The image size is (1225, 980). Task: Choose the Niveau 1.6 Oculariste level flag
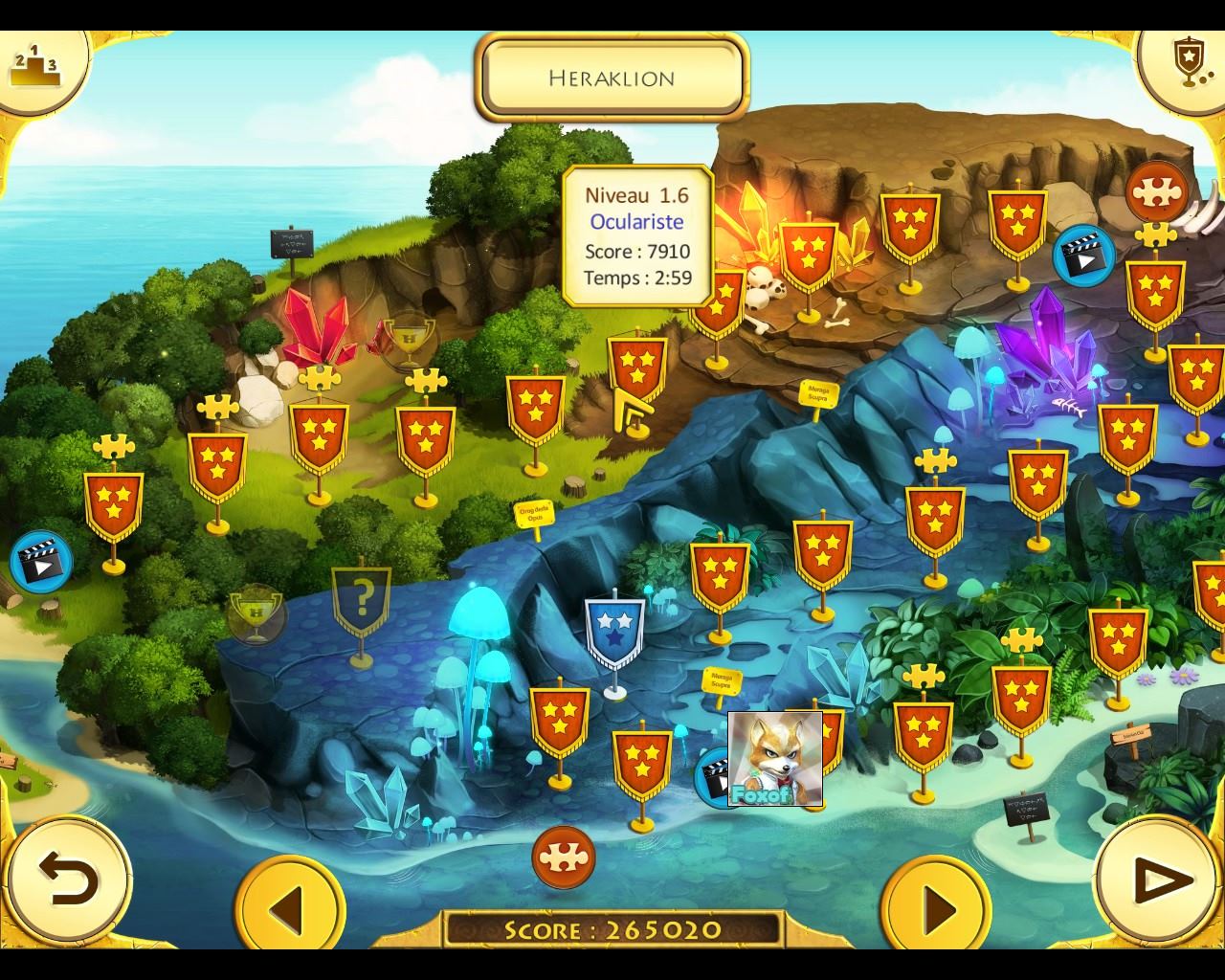(x=636, y=367)
